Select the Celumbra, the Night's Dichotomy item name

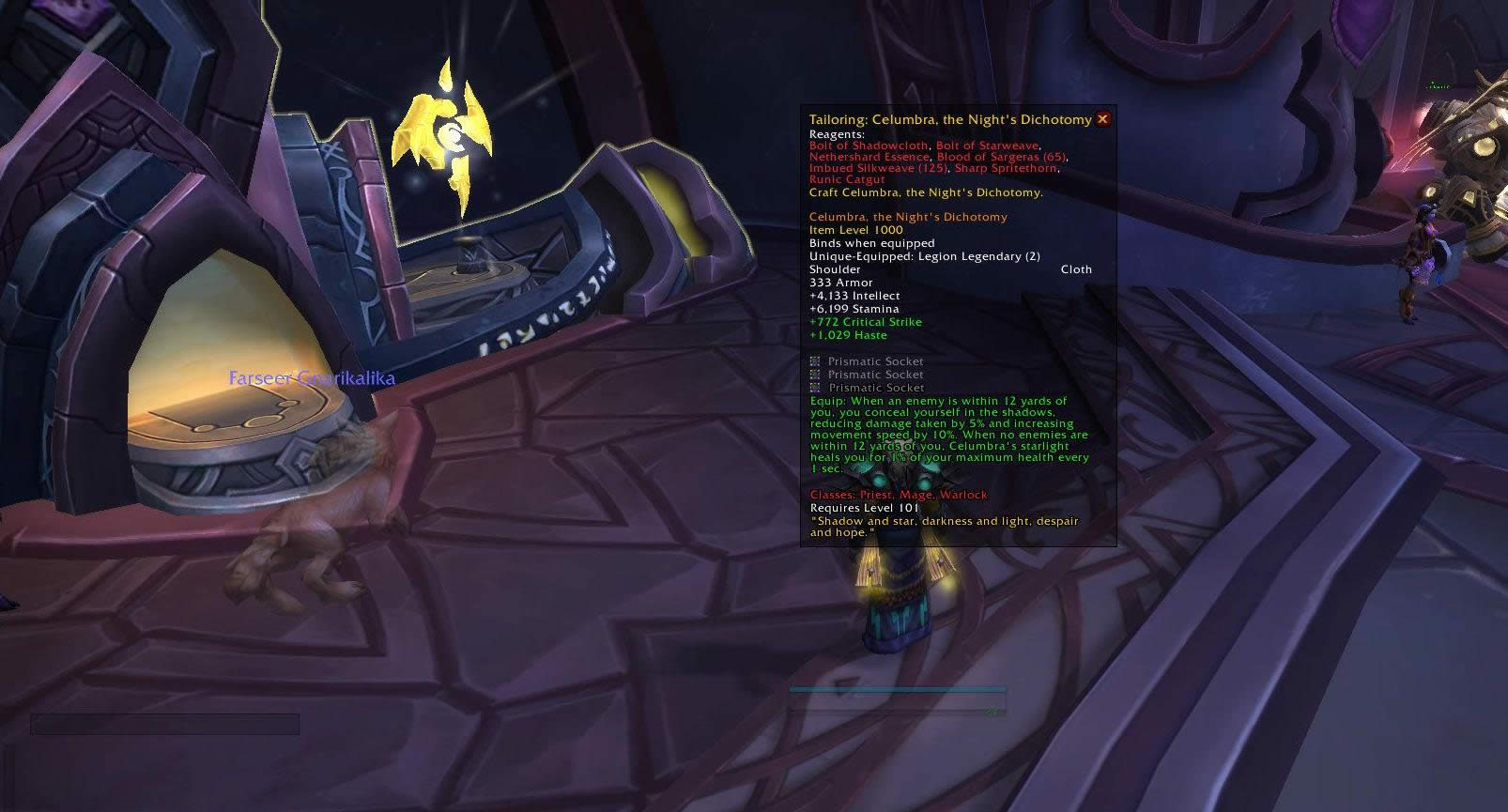pyautogui.click(x=907, y=216)
